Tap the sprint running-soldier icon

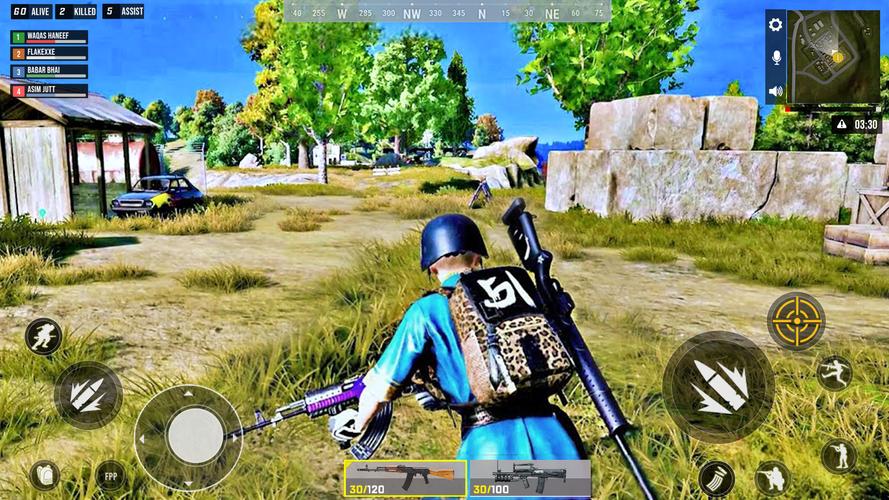tap(43, 336)
